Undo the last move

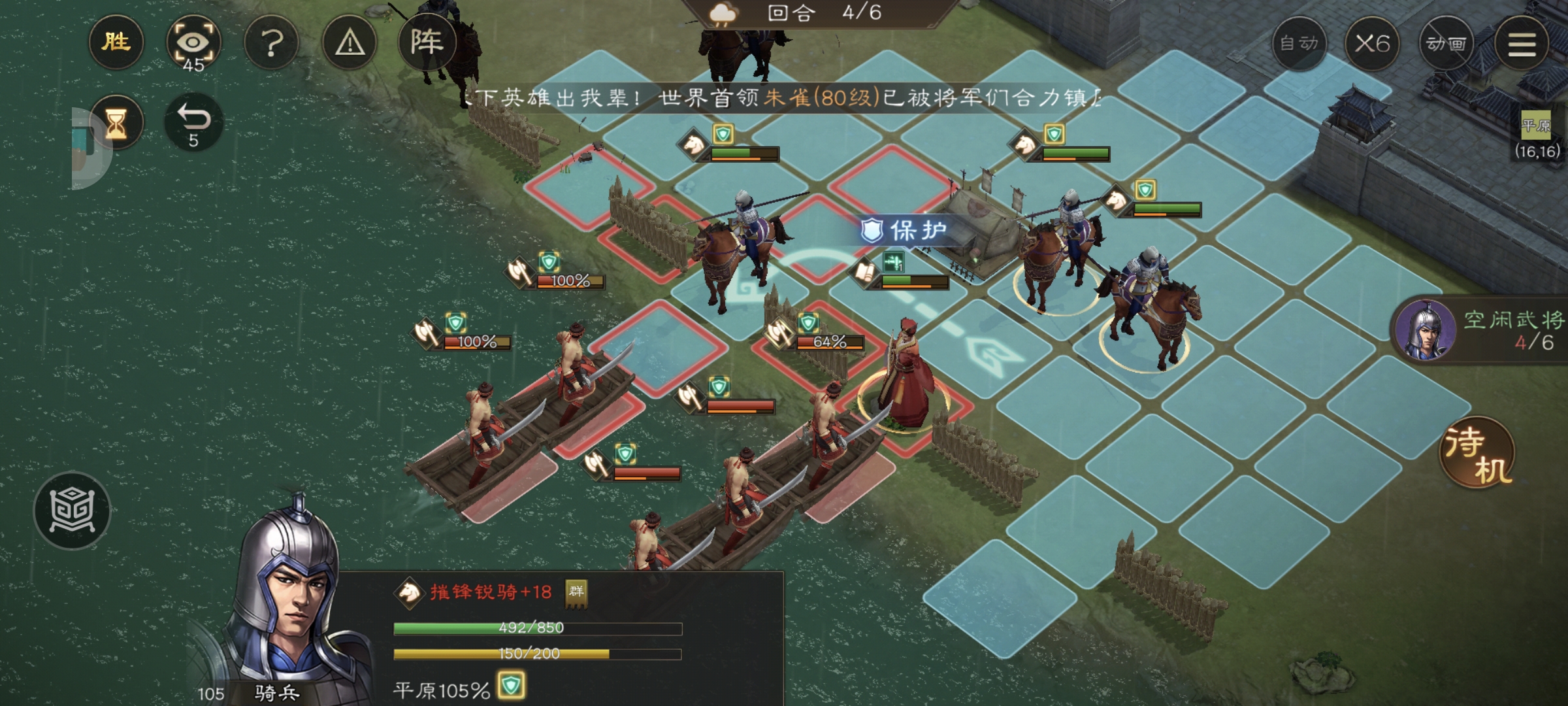[x=193, y=122]
